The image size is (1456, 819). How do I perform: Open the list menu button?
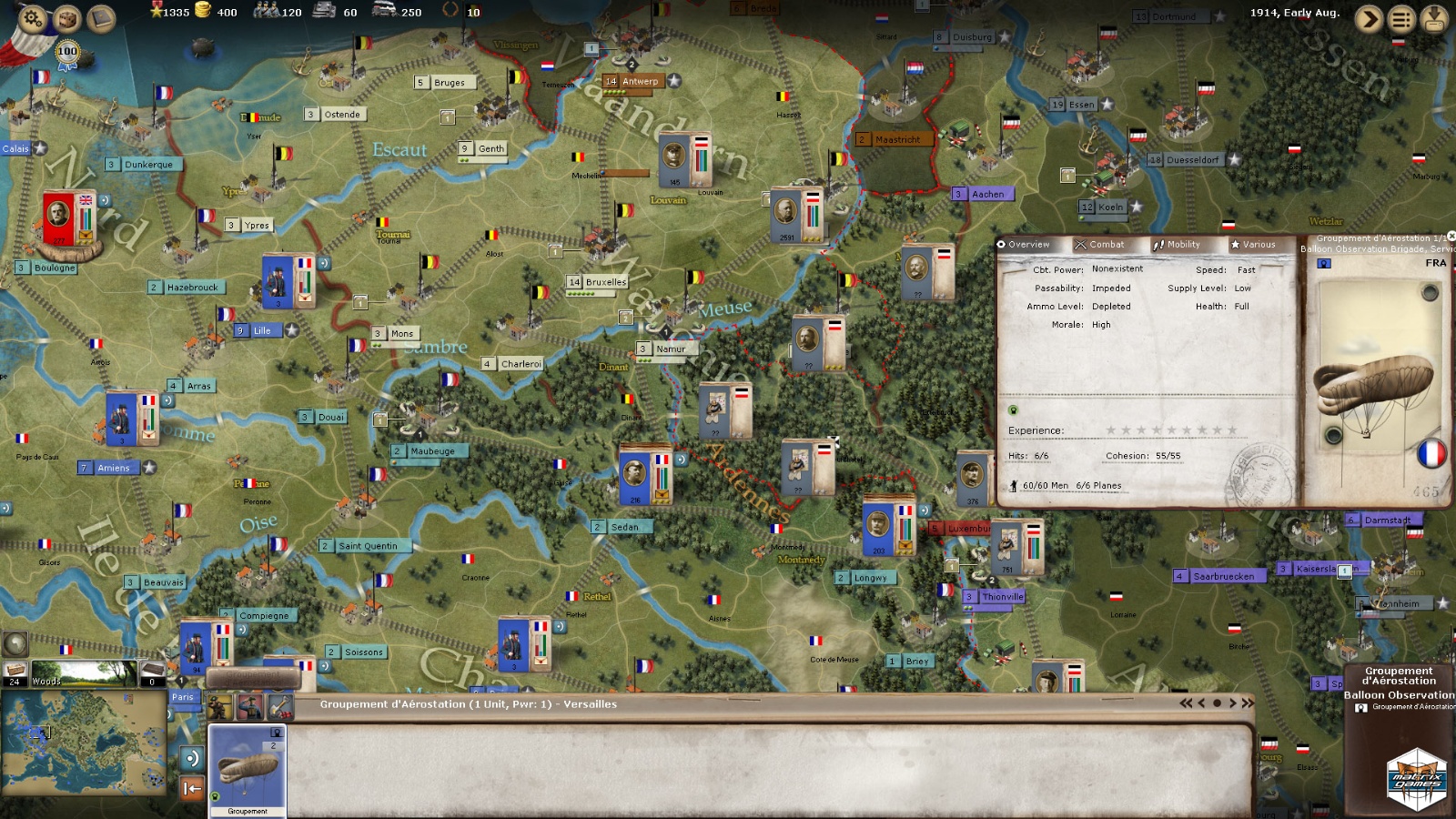click(x=1401, y=18)
